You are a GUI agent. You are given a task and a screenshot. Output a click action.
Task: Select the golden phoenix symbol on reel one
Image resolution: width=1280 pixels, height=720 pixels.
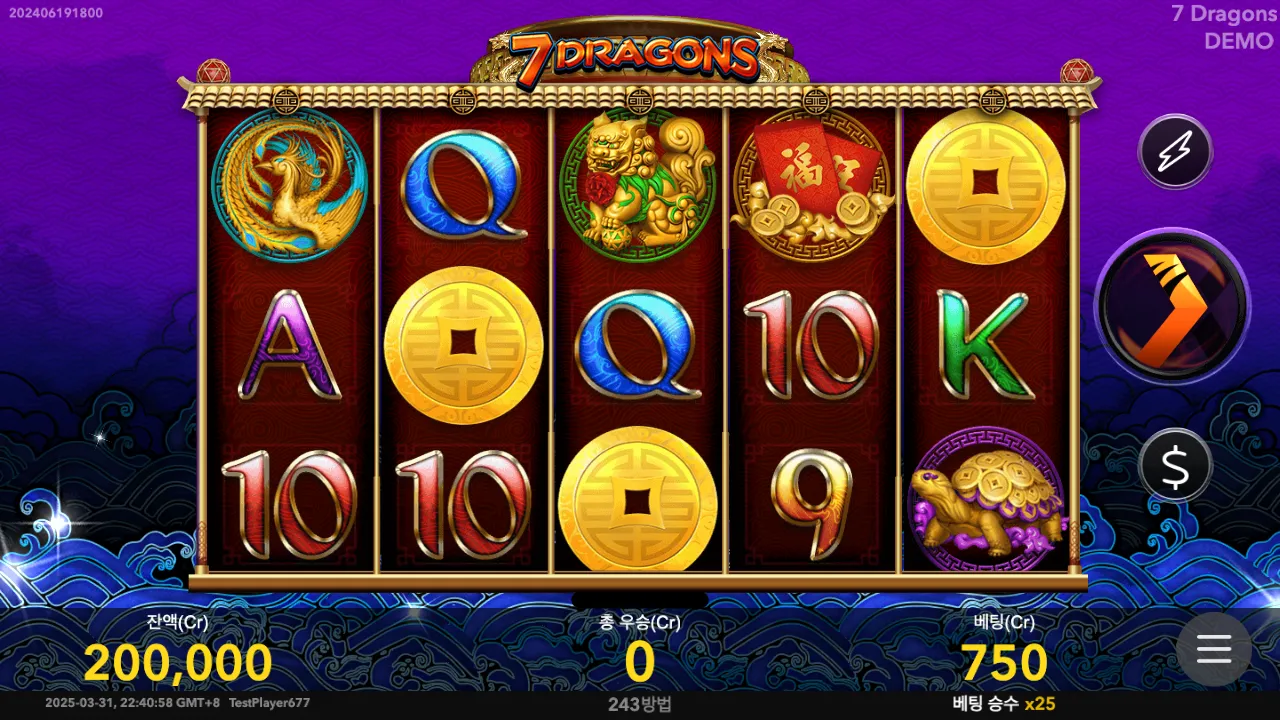tap(289, 186)
